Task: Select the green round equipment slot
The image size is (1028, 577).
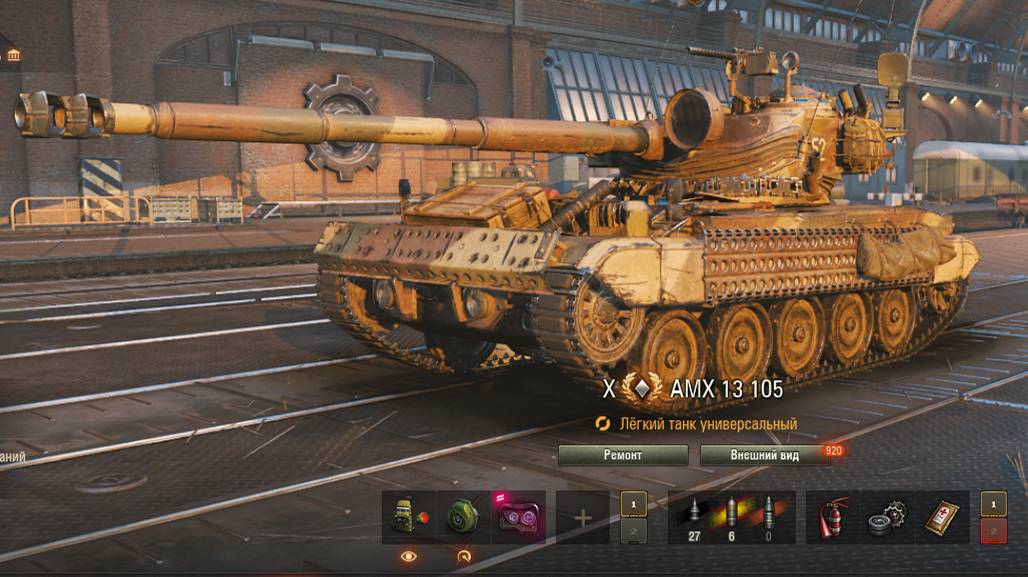Action: click(x=463, y=517)
